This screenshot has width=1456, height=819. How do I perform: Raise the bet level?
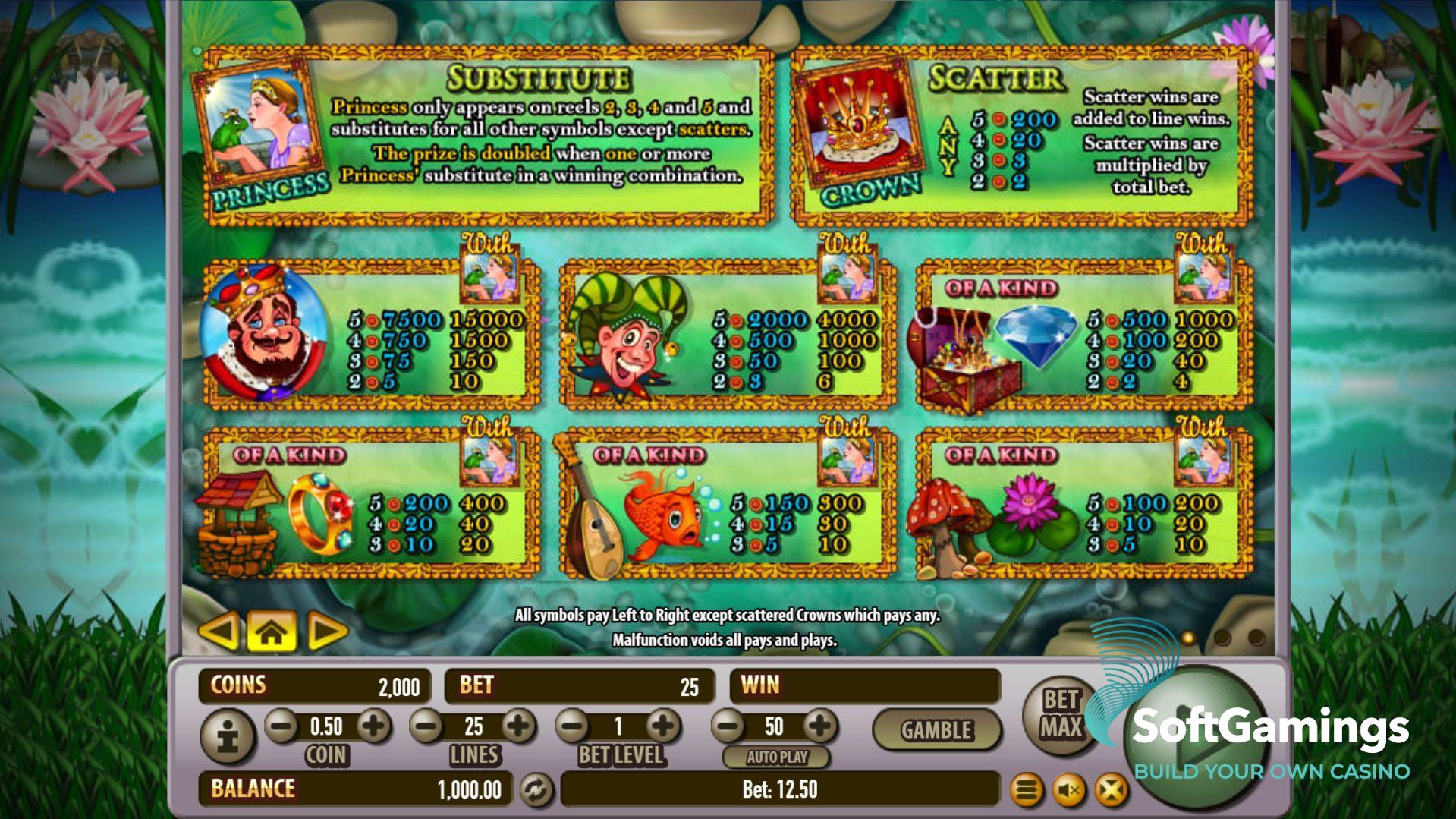coord(664,726)
